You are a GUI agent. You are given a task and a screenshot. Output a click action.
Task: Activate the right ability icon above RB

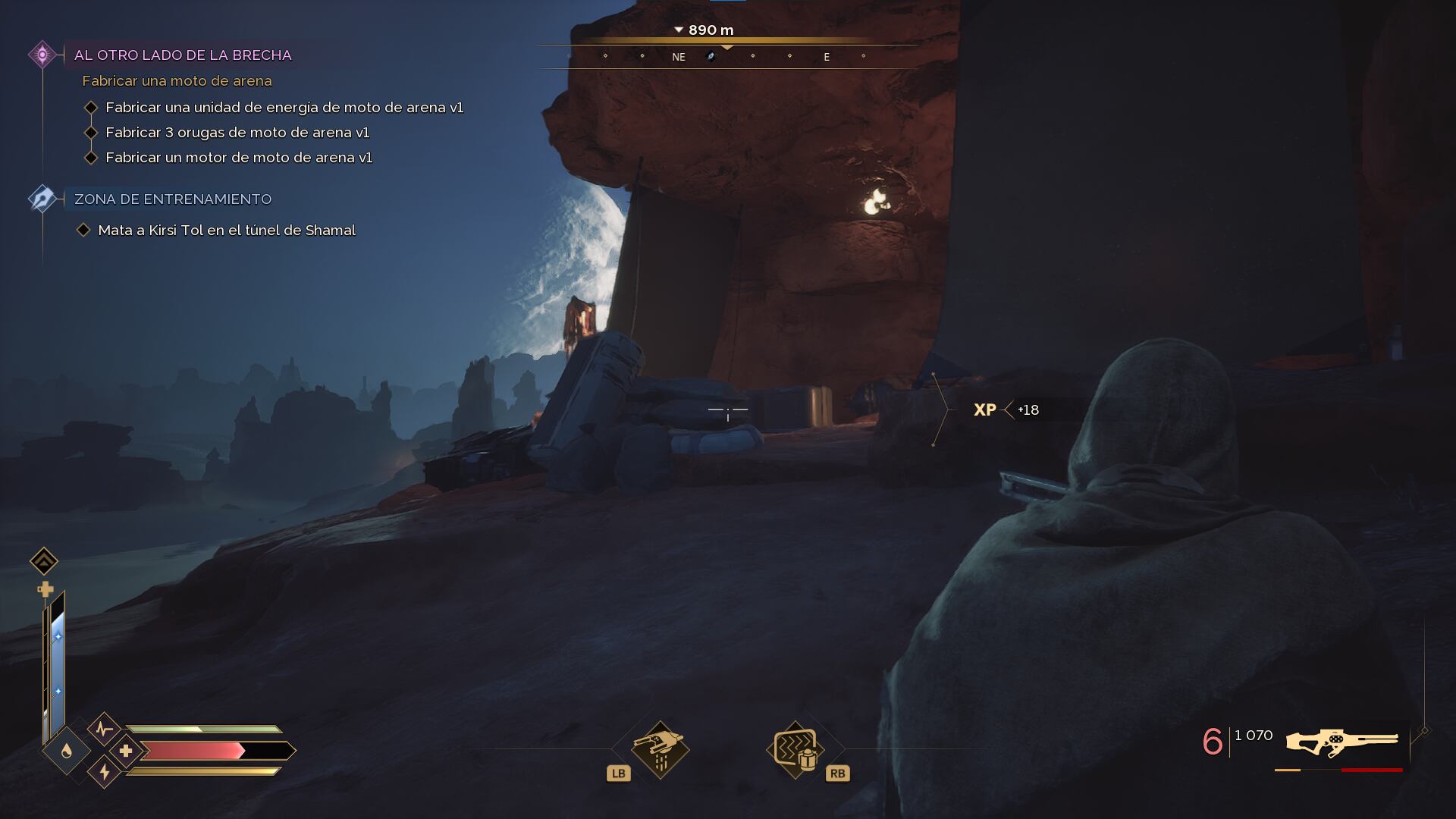795,748
